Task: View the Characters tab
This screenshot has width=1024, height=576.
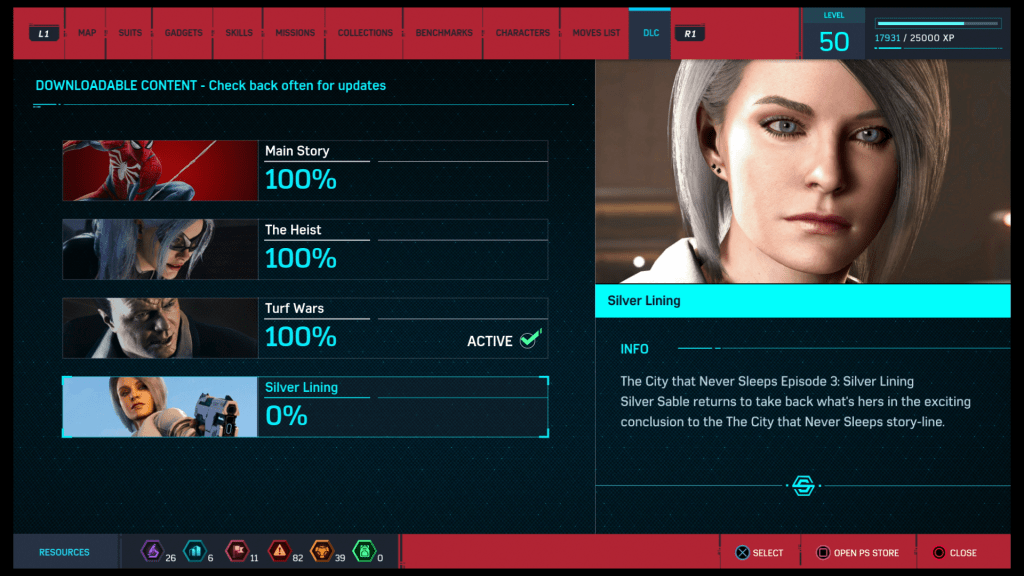Action: [x=522, y=33]
